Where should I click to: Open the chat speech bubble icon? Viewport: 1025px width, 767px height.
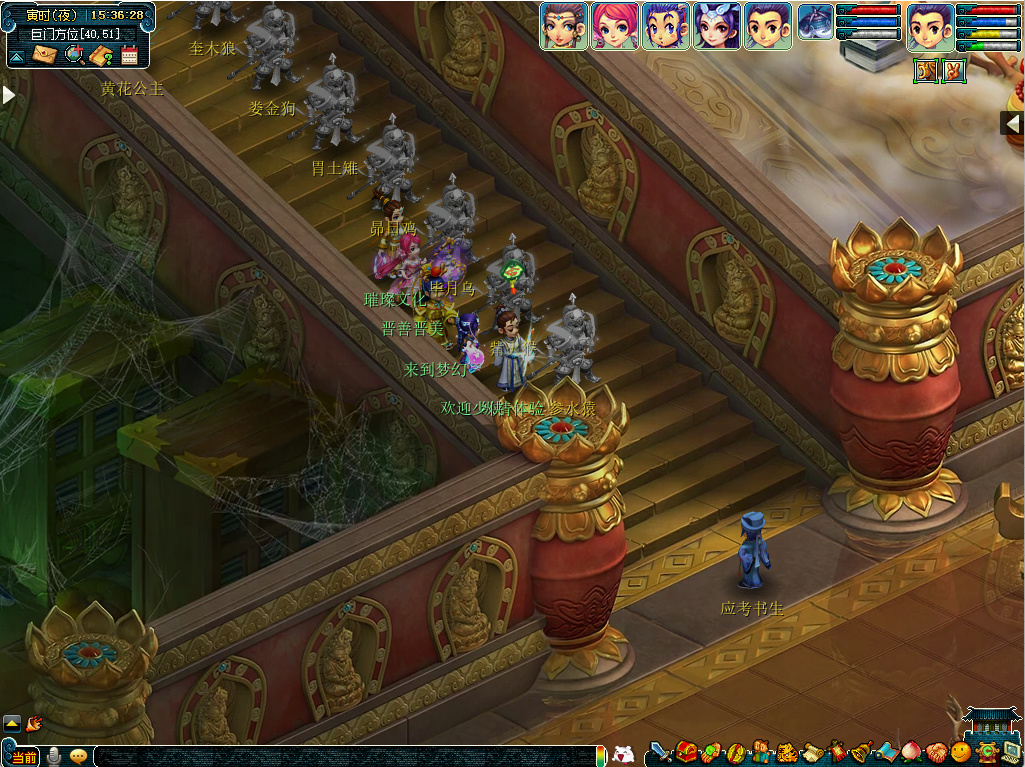78,755
